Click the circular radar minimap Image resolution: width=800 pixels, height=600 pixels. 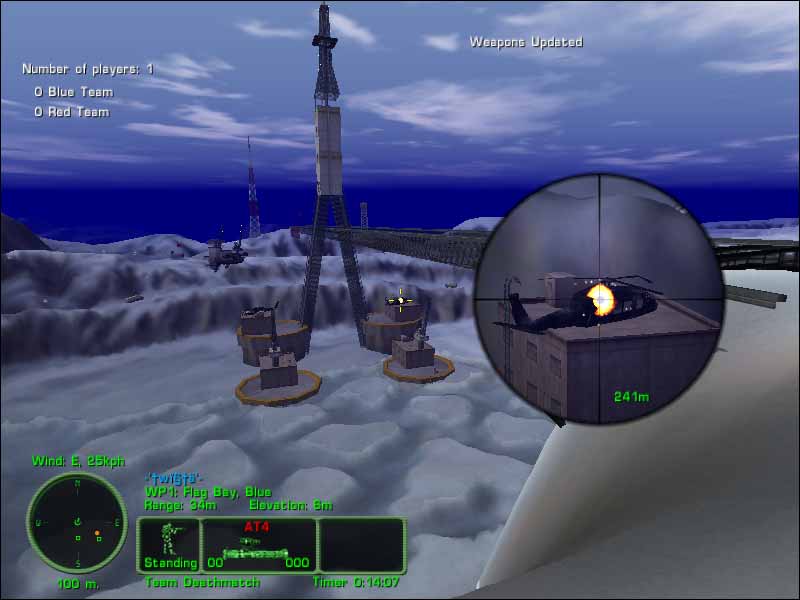click(77, 523)
